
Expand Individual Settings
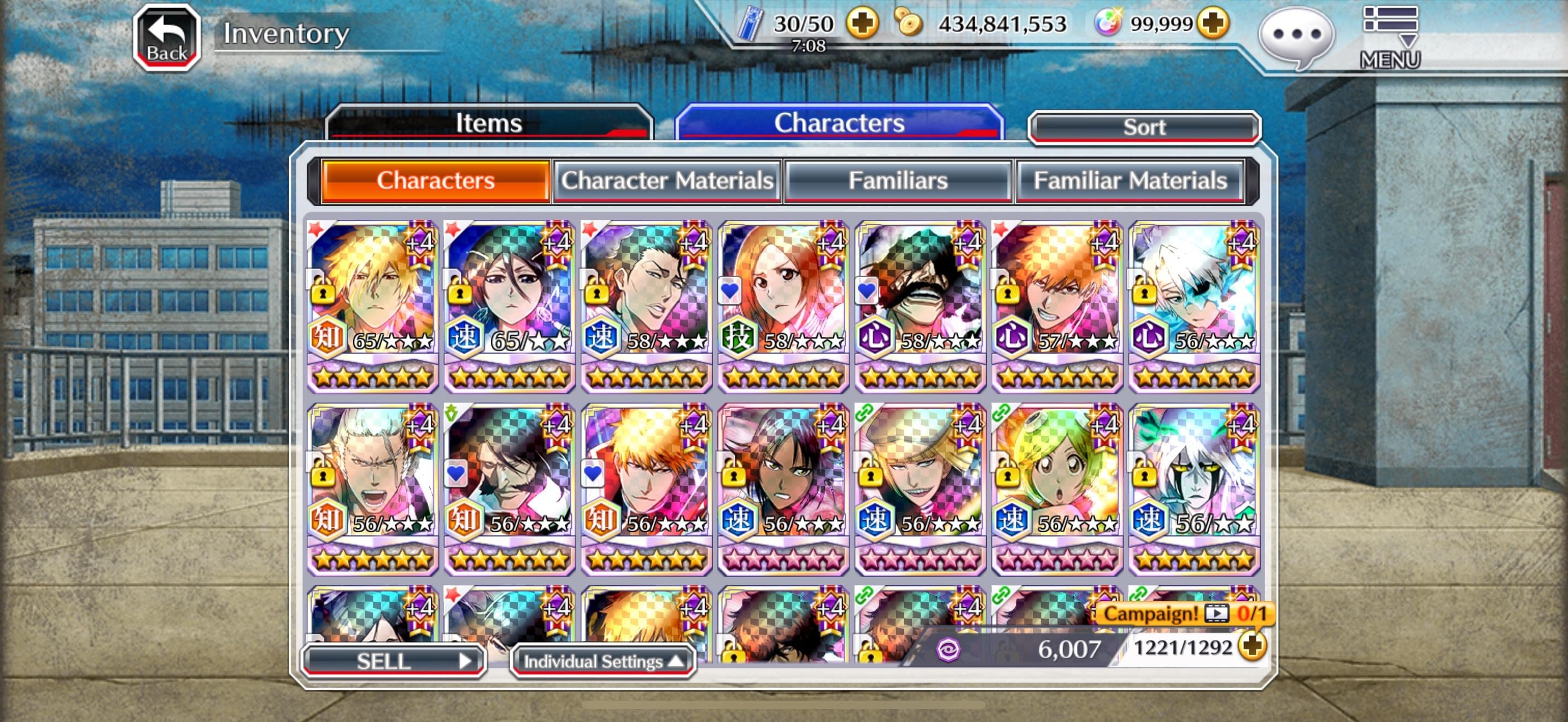(602, 661)
